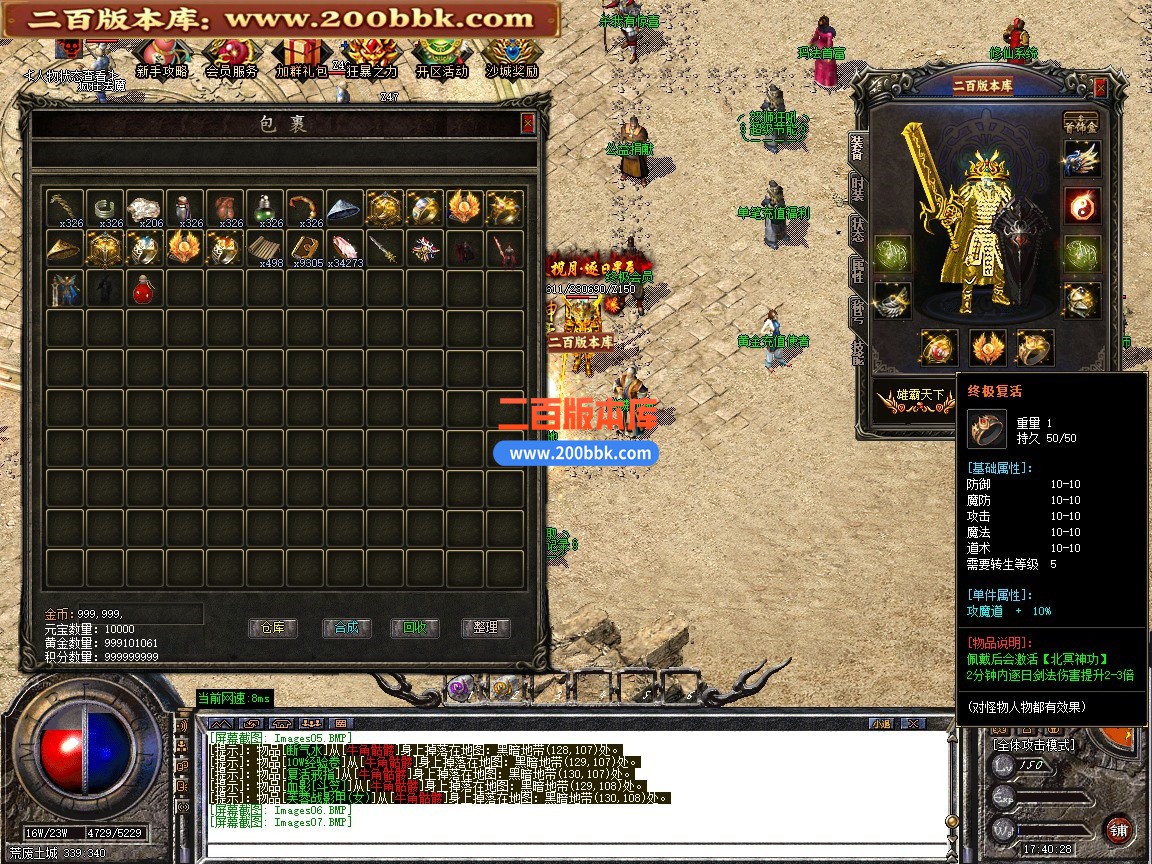Viewport: 1152px width, 864px height.
Task: Open the 开区活动 server event menu
Action: (441, 58)
